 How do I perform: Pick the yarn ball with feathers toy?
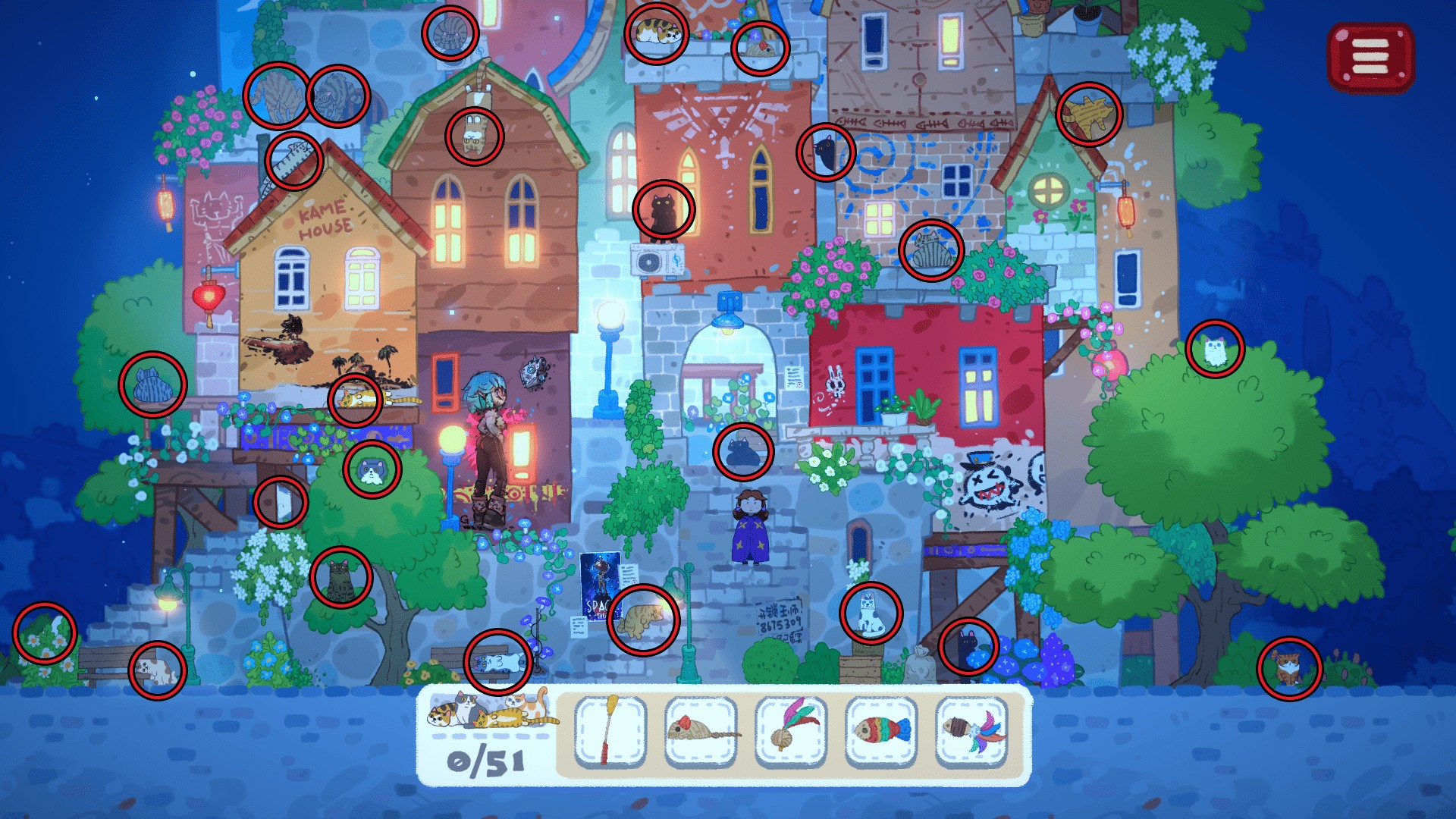tap(790, 731)
